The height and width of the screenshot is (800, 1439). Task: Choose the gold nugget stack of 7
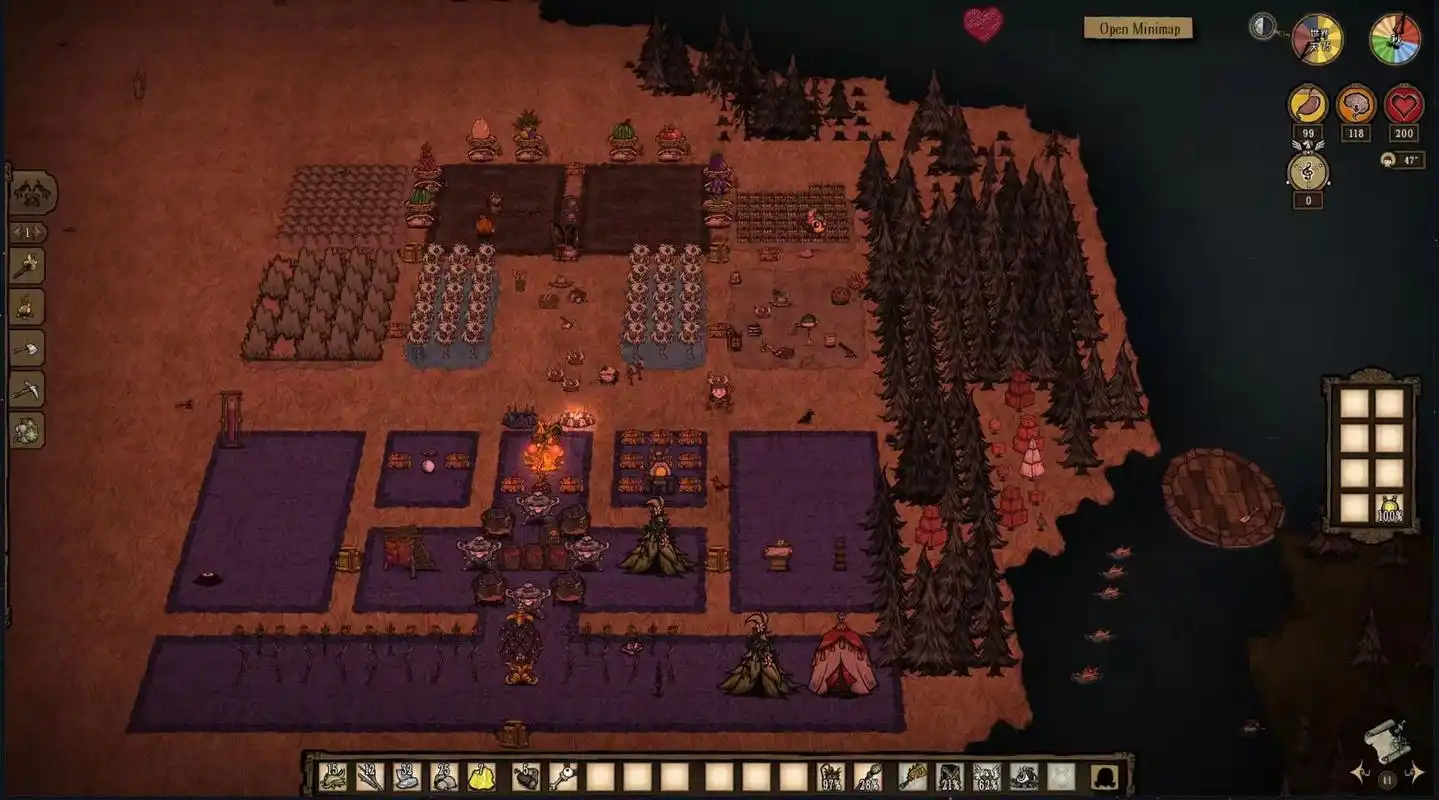pyautogui.click(x=481, y=776)
